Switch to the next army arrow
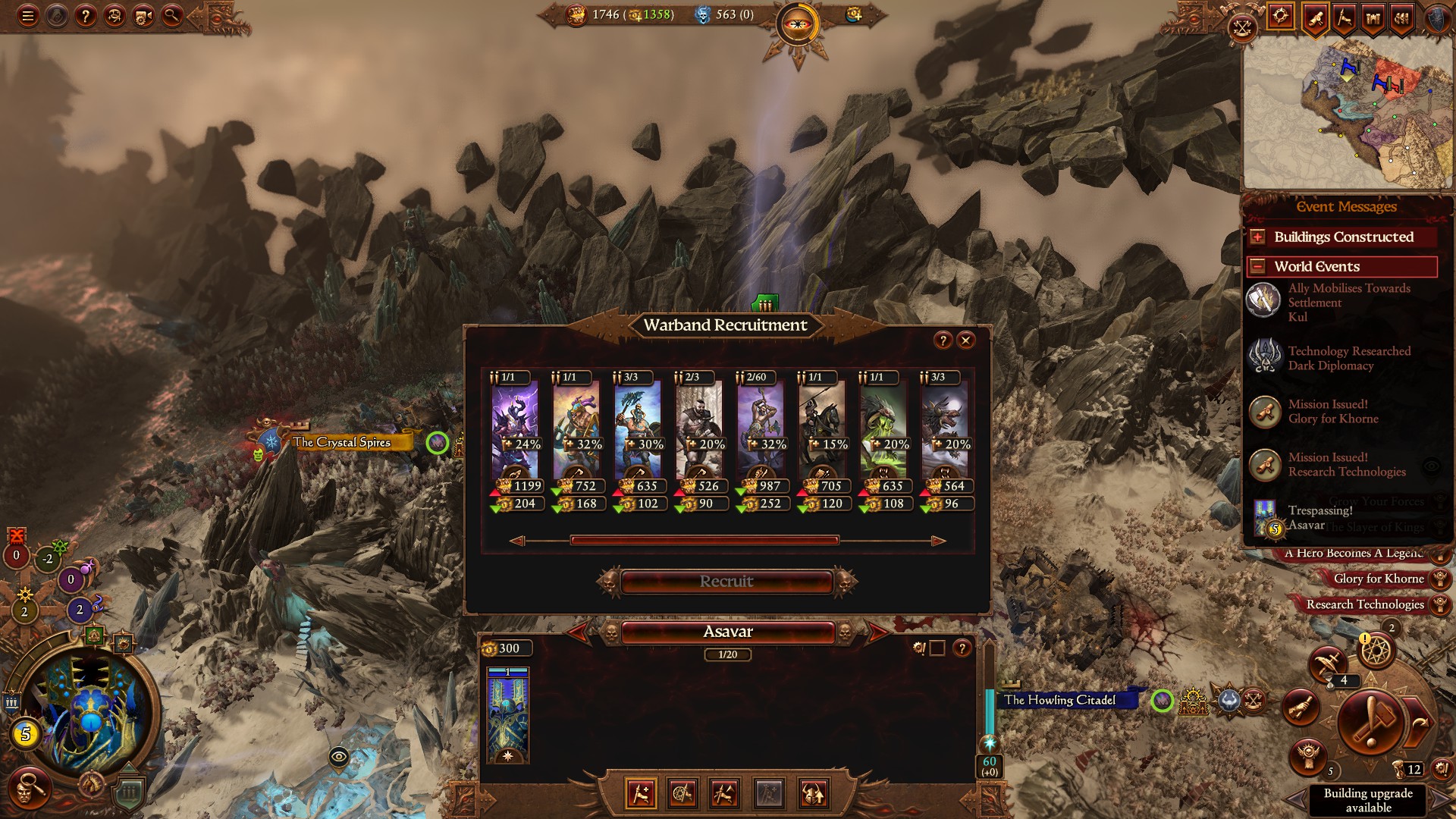 877,632
